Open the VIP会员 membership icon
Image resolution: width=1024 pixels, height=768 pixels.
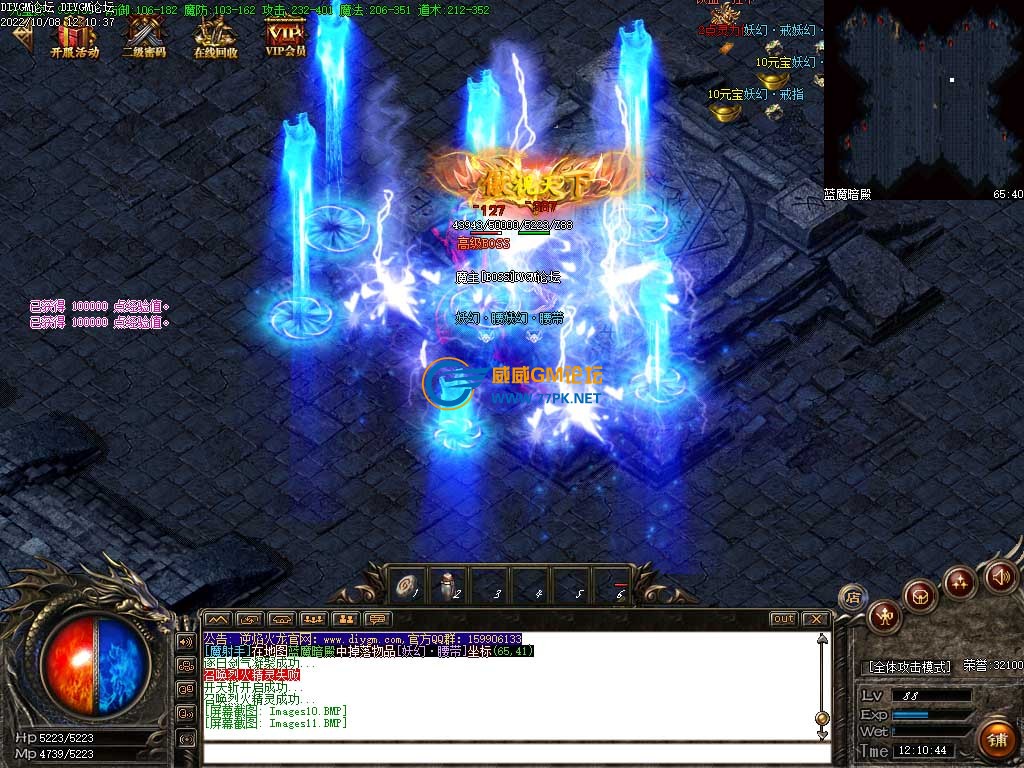coord(285,36)
